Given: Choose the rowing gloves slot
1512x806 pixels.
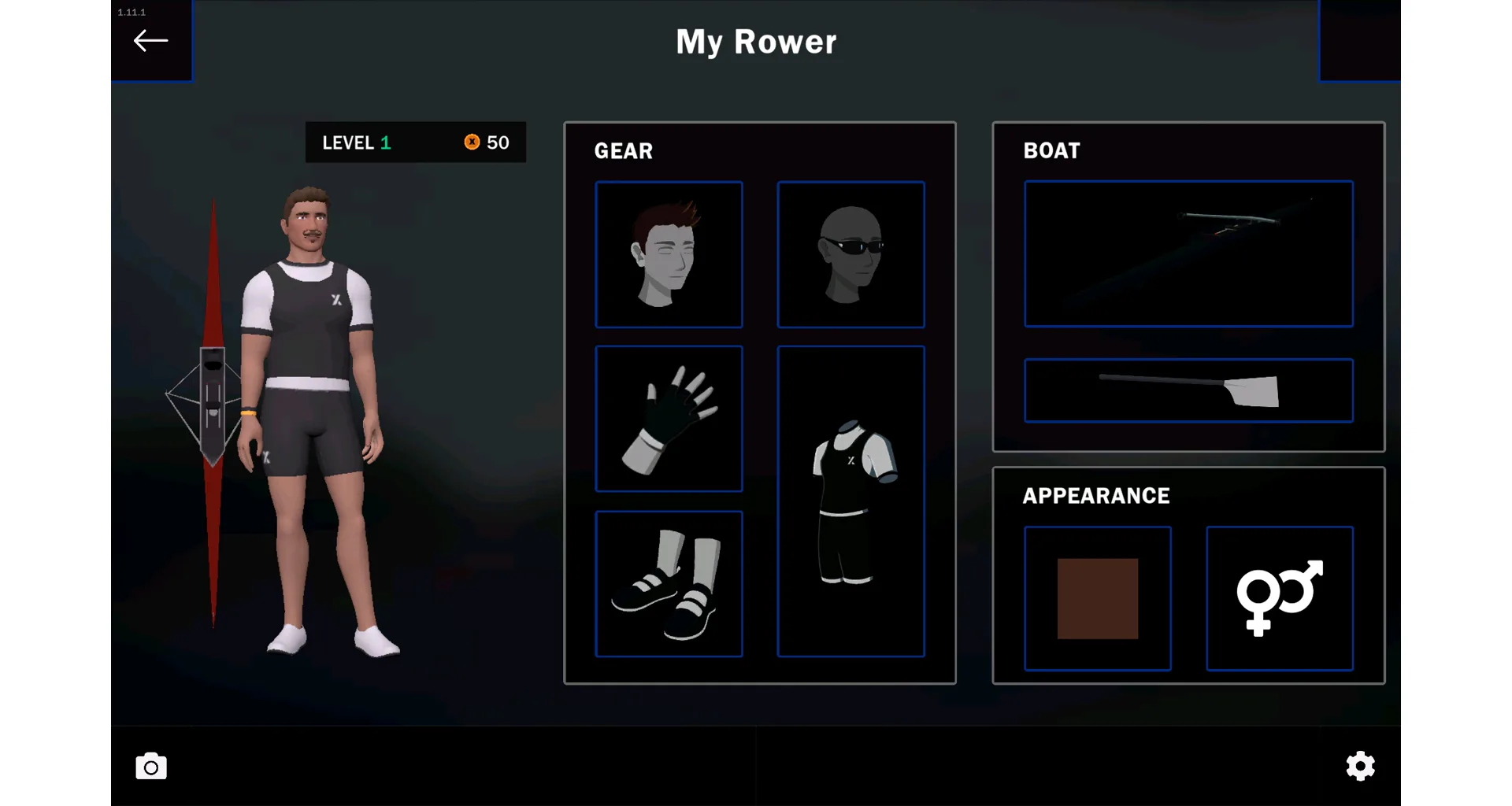Looking at the screenshot, I should click(669, 419).
